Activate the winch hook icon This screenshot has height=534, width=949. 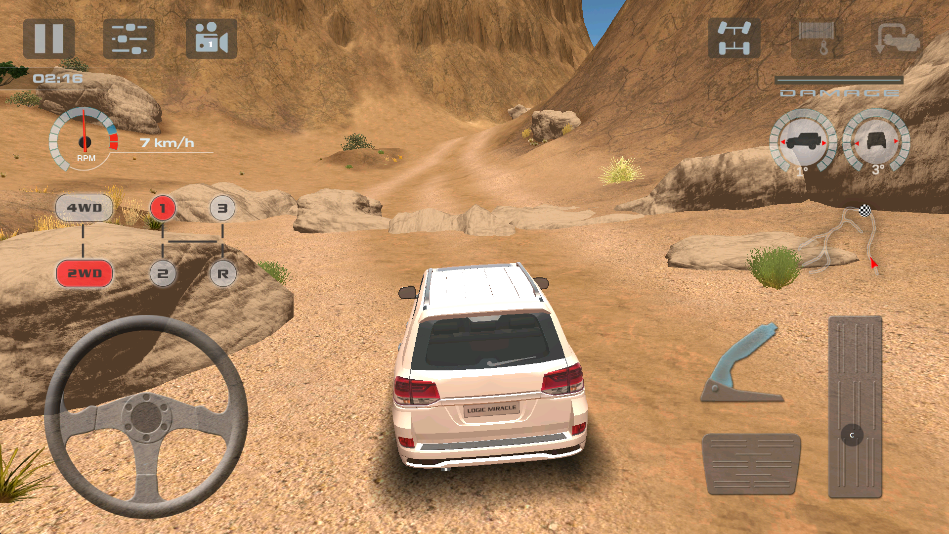[816, 39]
